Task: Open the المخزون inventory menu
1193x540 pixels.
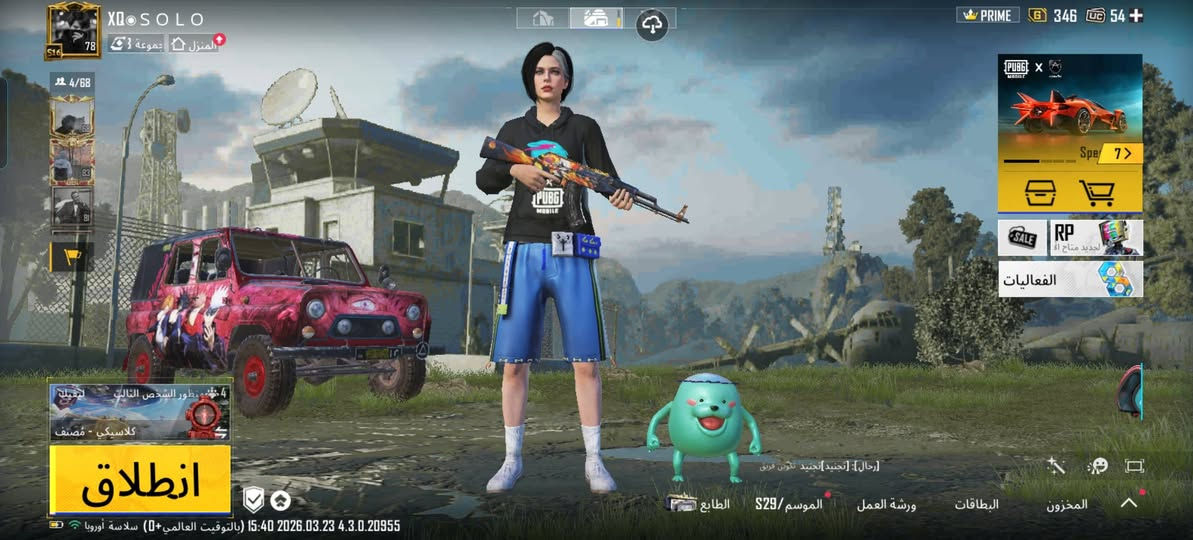Action: [x=1066, y=504]
